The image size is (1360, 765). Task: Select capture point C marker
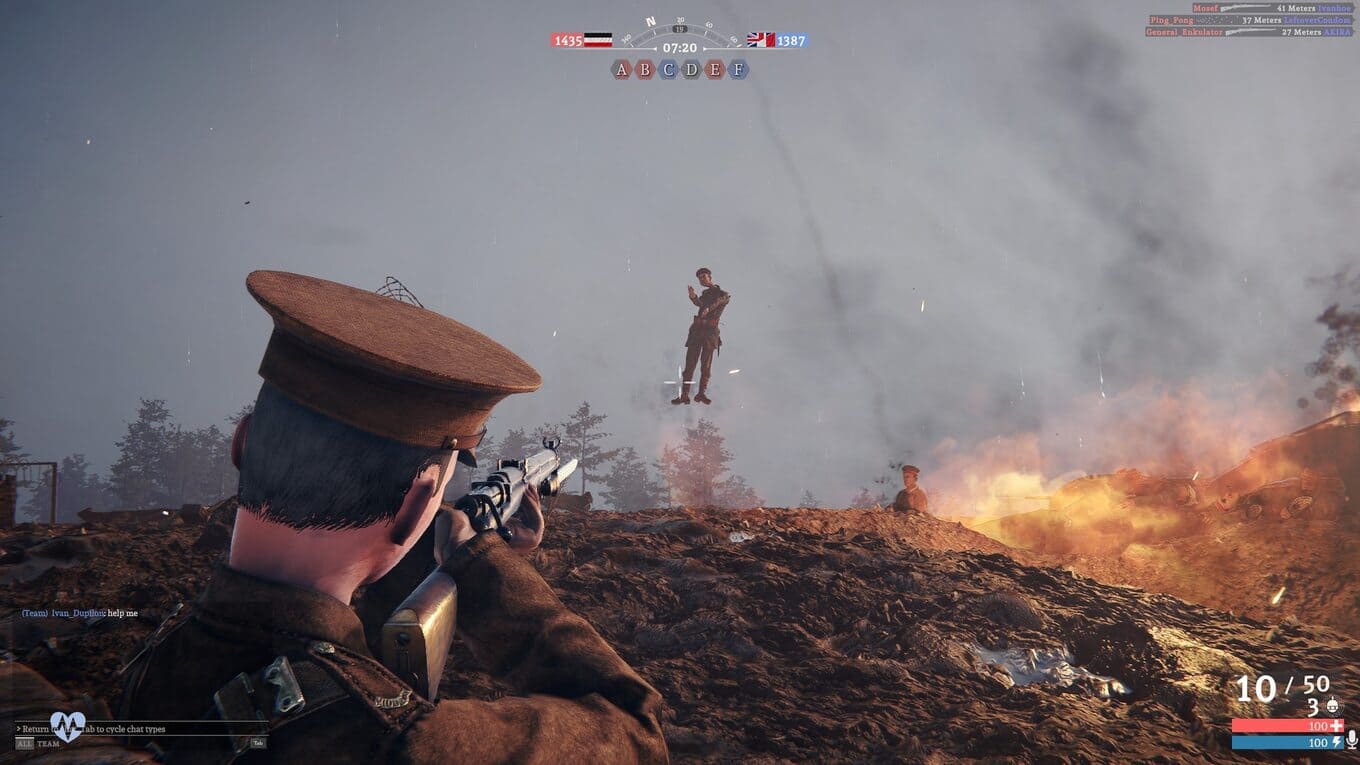tap(668, 69)
